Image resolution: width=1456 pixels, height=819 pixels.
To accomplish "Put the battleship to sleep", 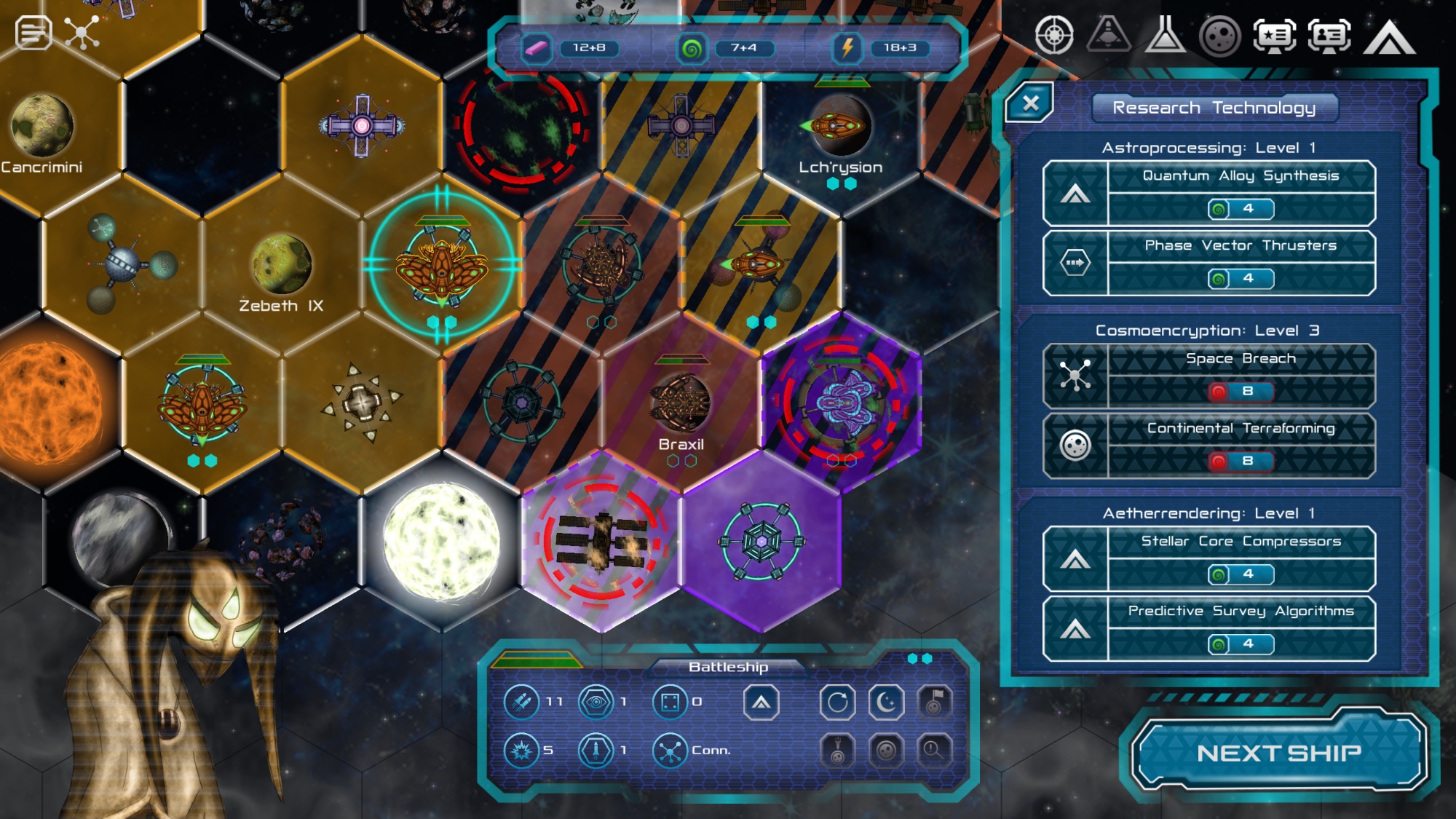I will (x=886, y=703).
